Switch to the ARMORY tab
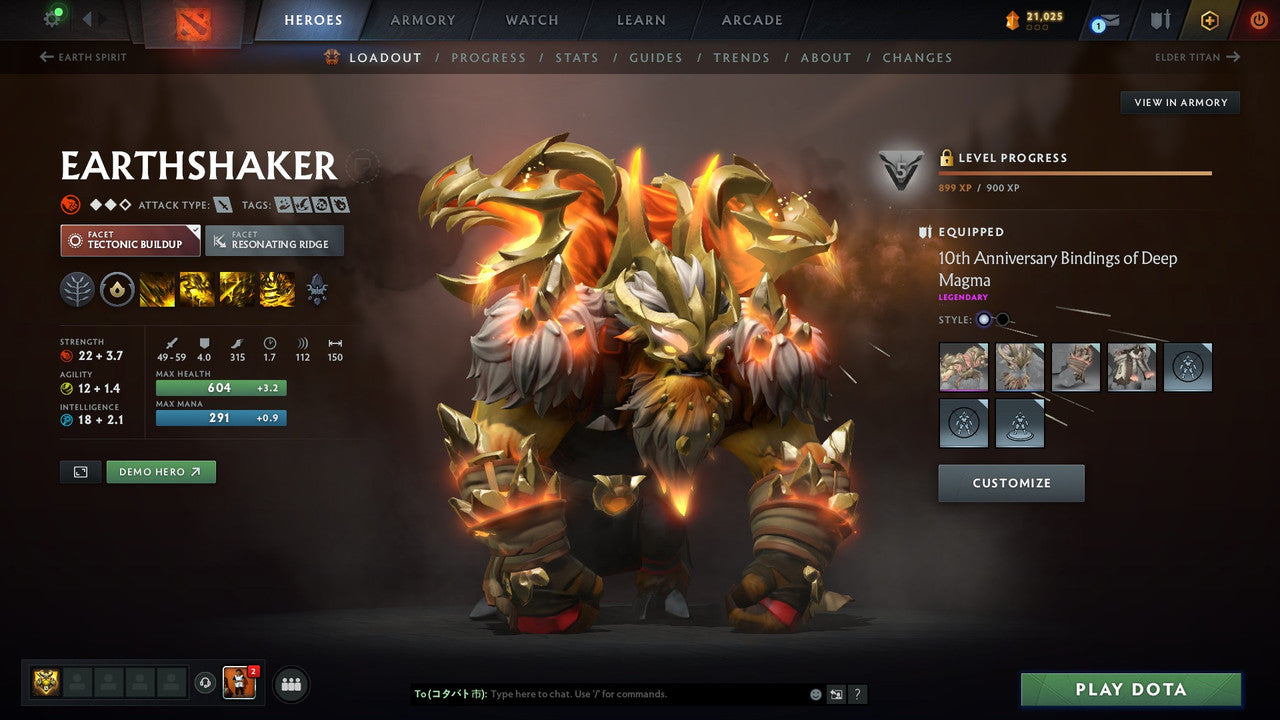 [x=421, y=20]
